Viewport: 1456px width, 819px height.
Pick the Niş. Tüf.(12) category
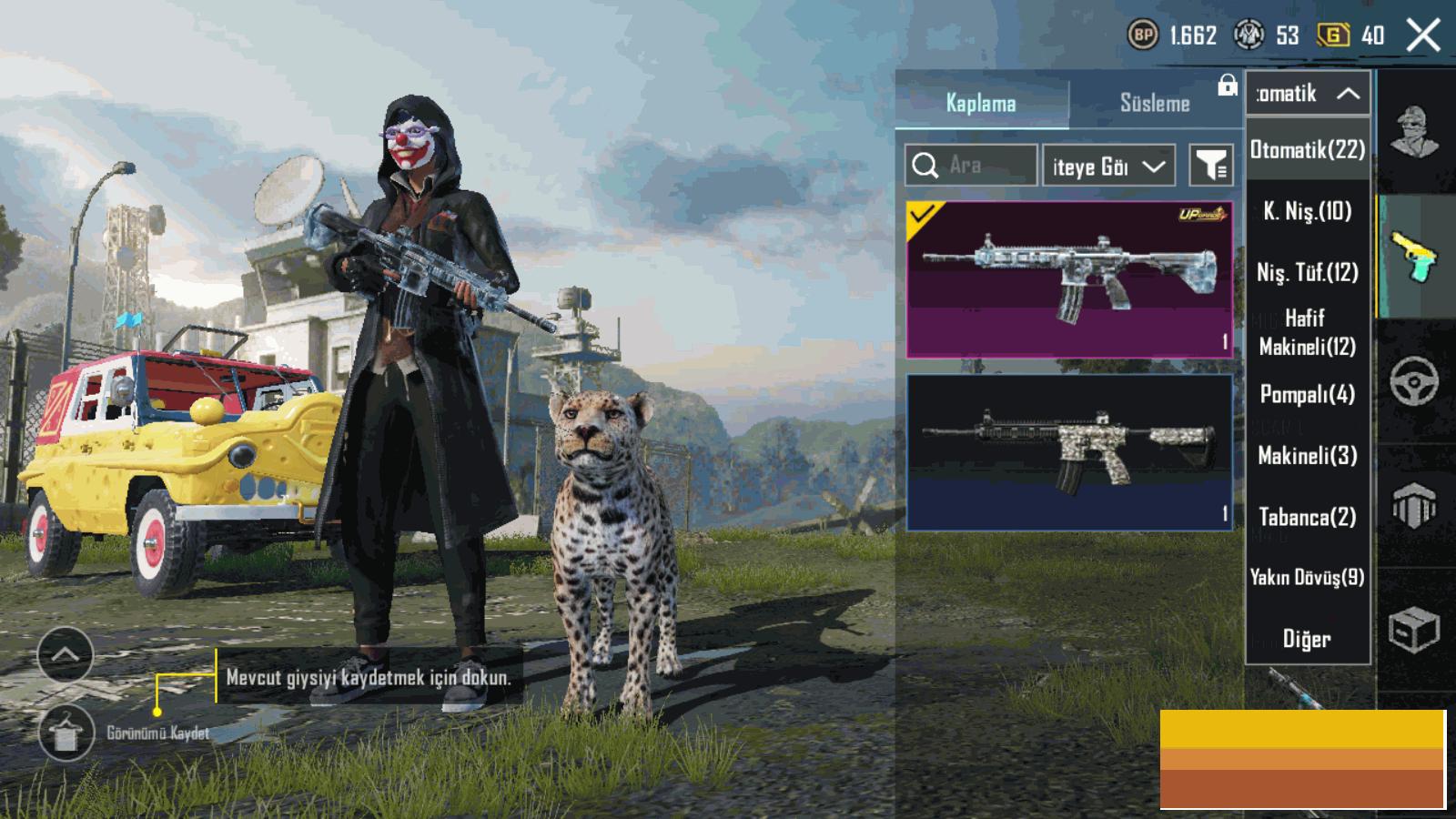tap(1307, 272)
